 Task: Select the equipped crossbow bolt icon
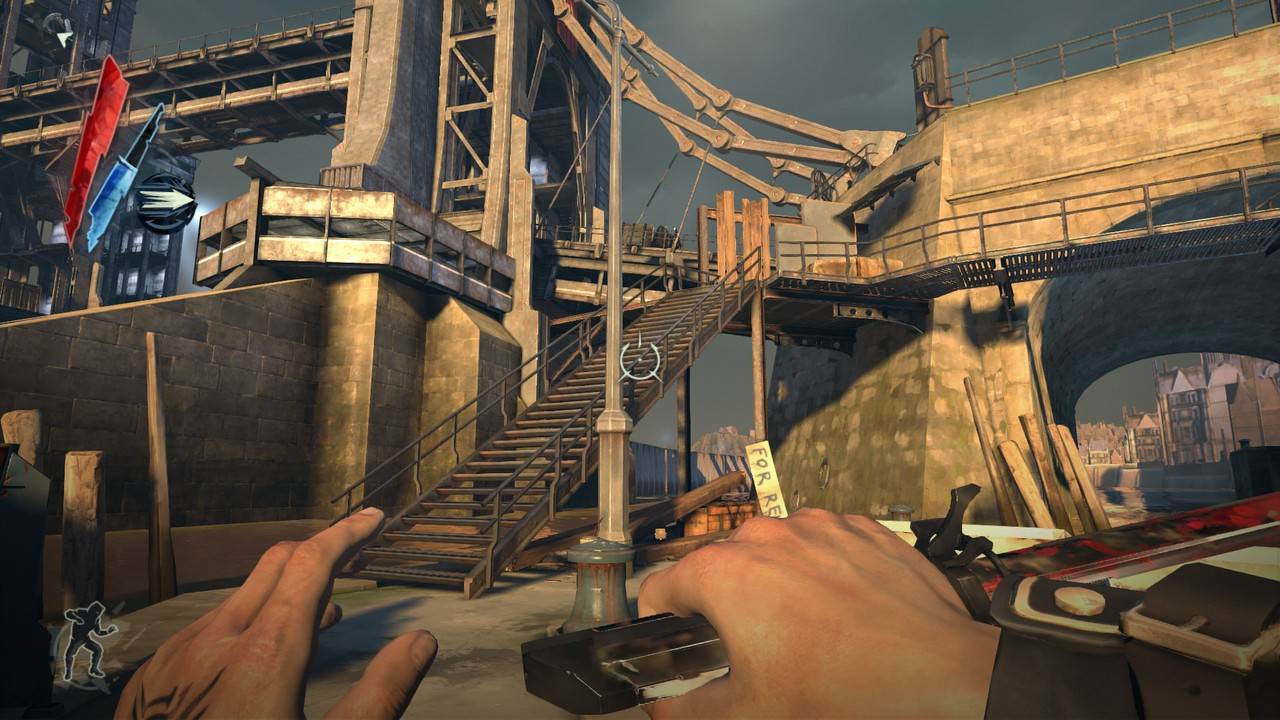(166, 202)
